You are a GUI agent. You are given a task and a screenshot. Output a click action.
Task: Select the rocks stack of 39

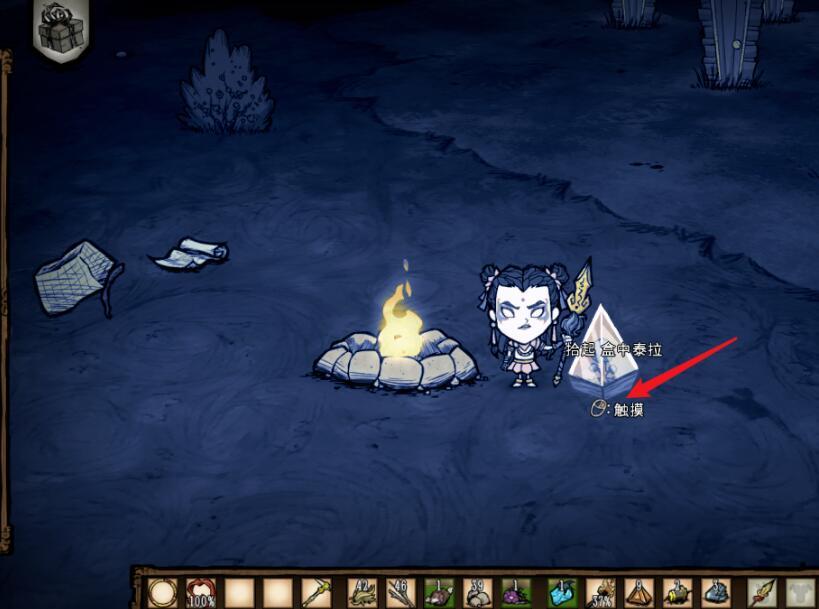479,592
